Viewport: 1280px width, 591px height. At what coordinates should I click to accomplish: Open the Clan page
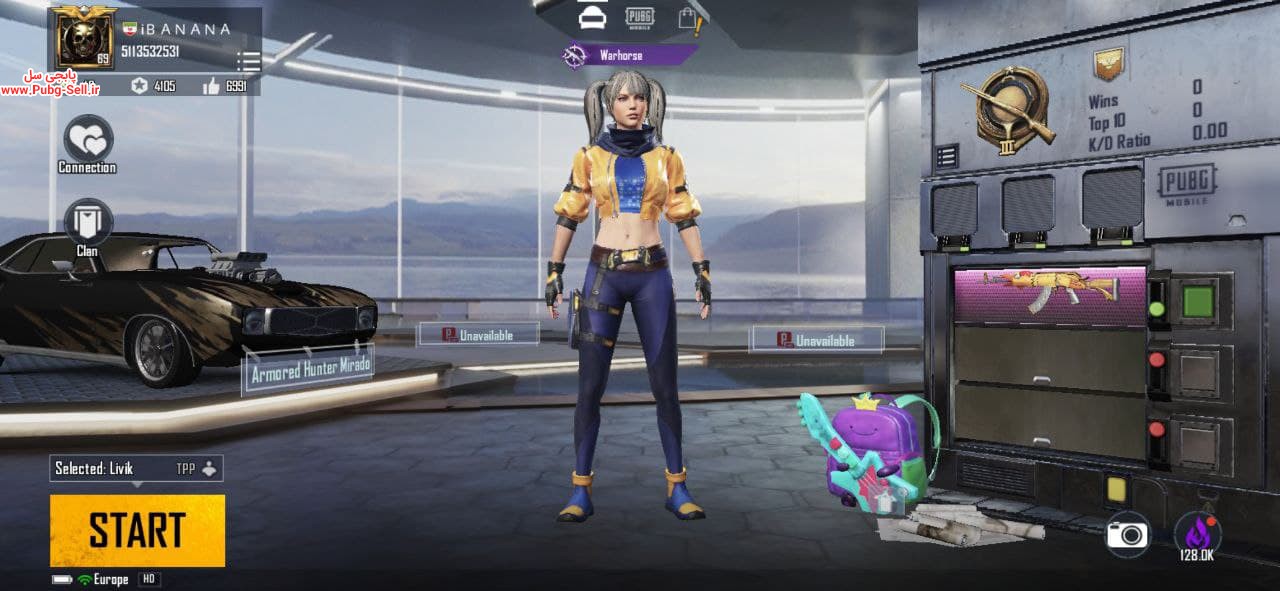coord(87,222)
